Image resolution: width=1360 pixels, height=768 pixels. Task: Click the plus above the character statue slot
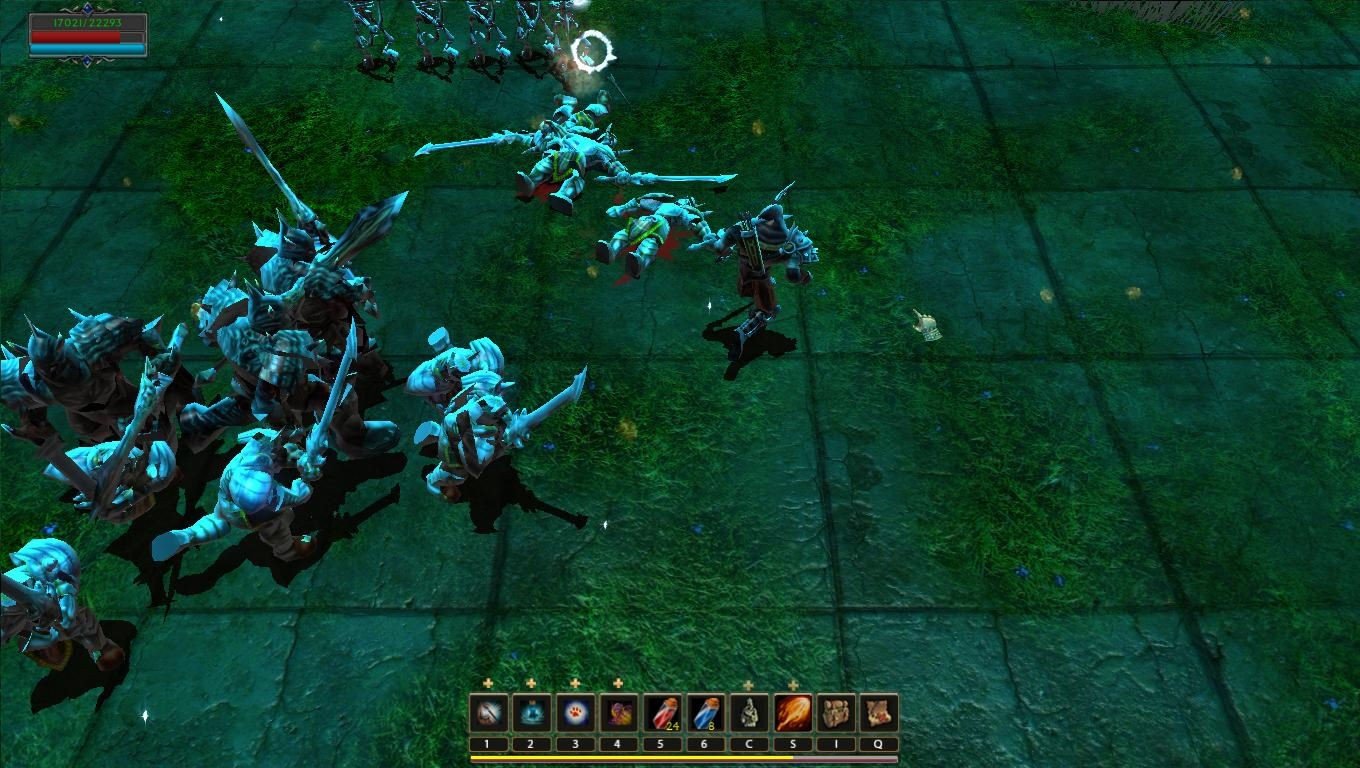pyautogui.click(x=748, y=684)
